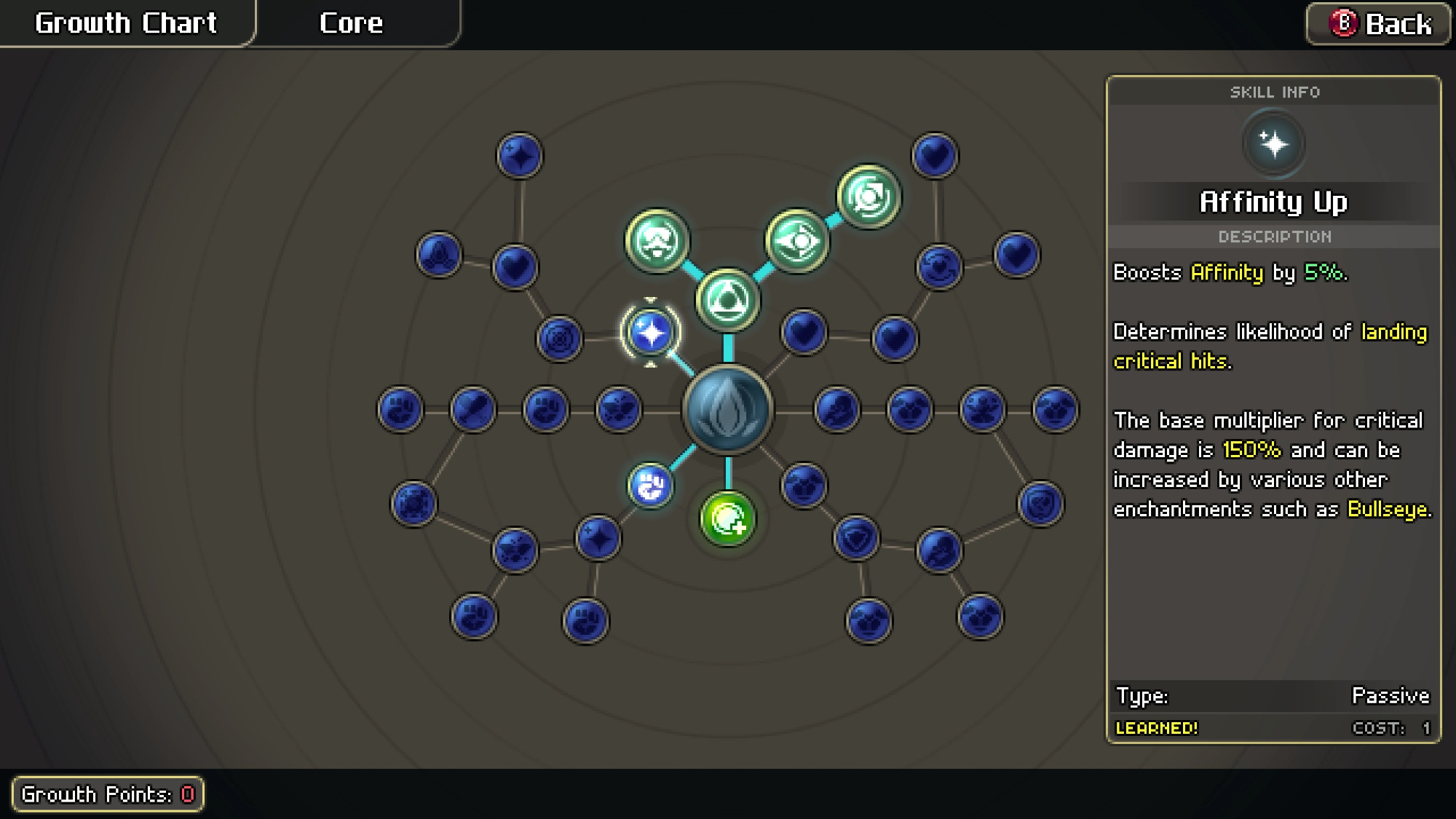
Task: Choose the green node with plus sign
Action: (x=727, y=518)
